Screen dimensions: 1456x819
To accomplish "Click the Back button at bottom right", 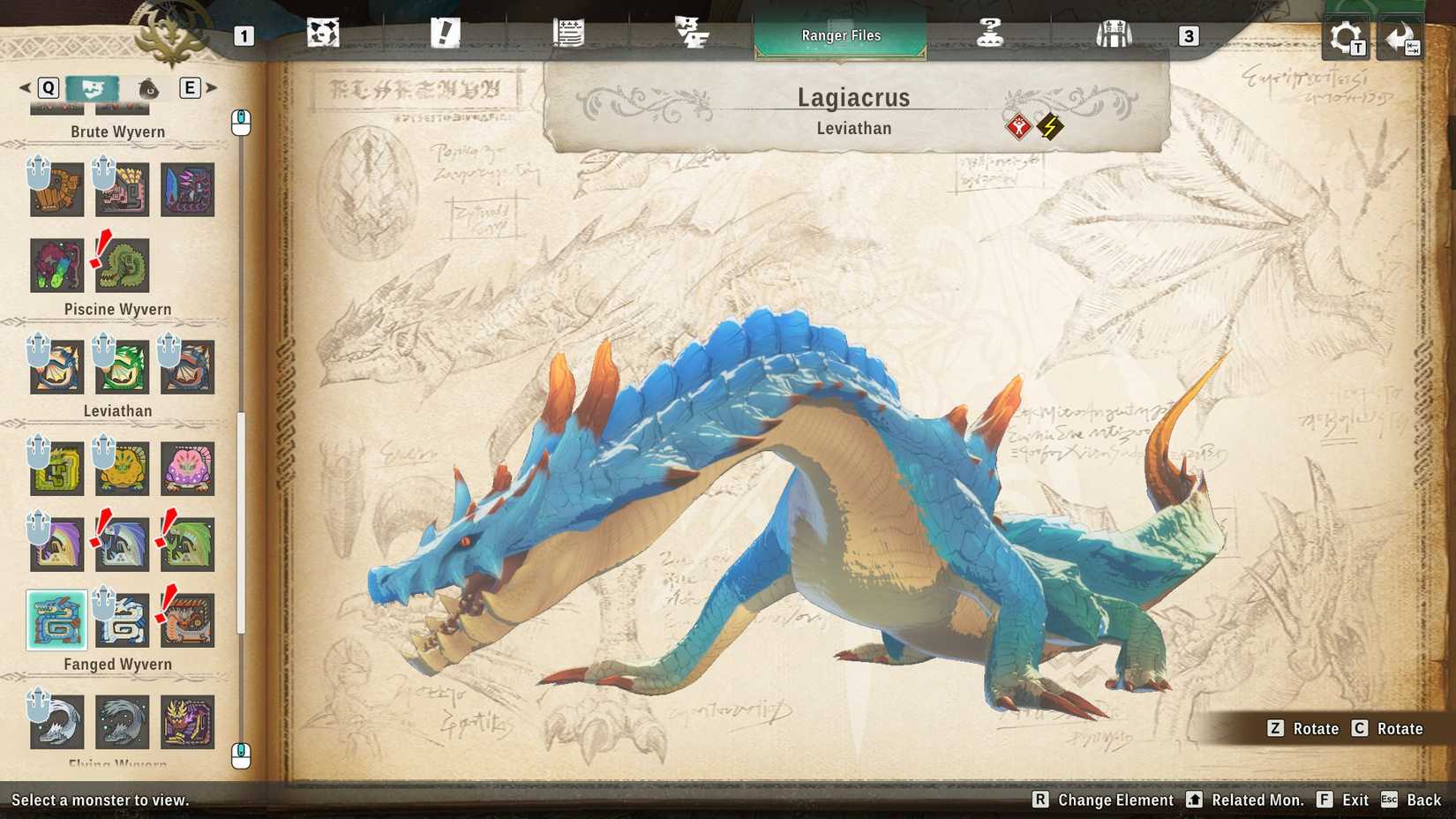I will [1415, 800].
